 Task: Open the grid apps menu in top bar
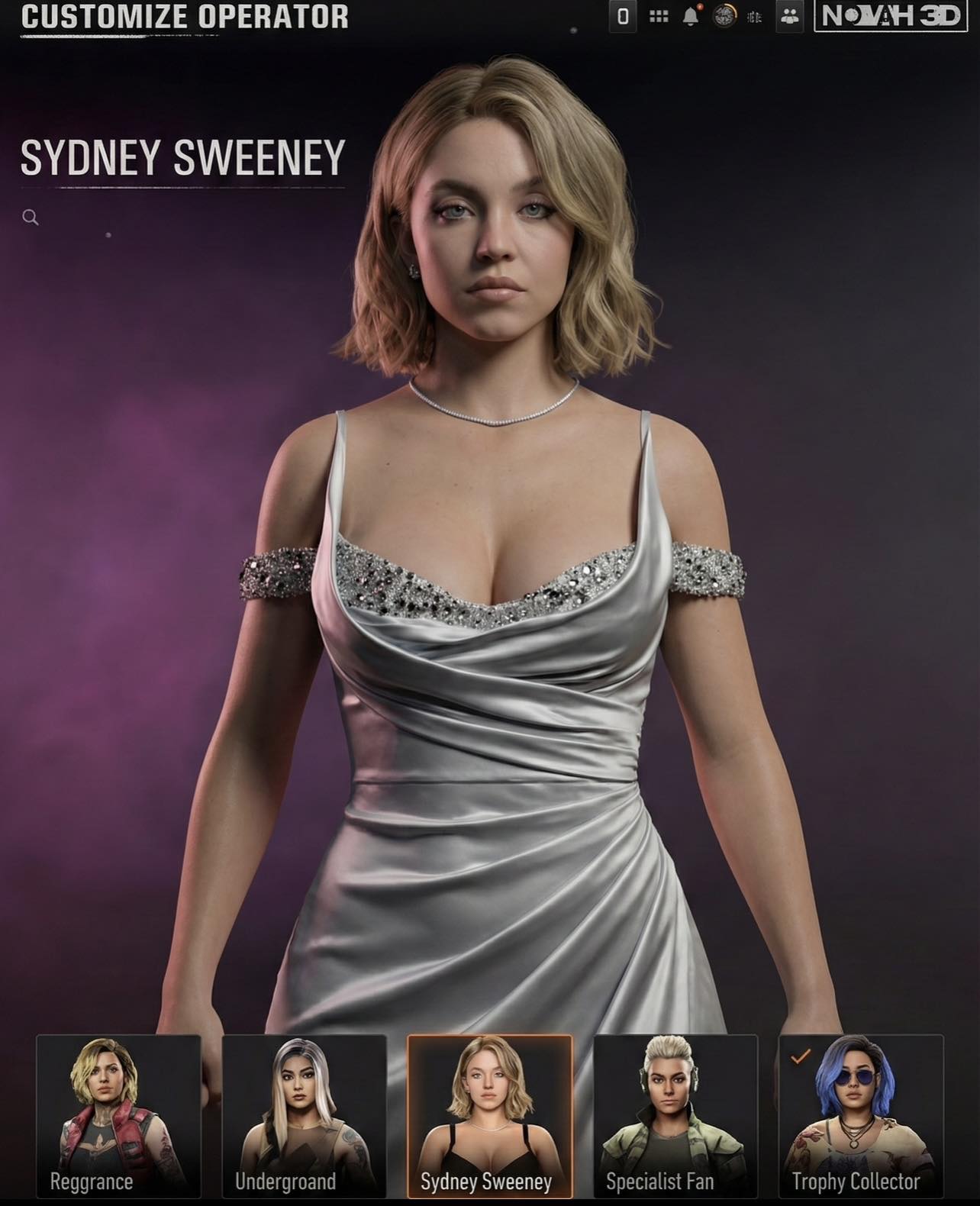pos(659,16)
